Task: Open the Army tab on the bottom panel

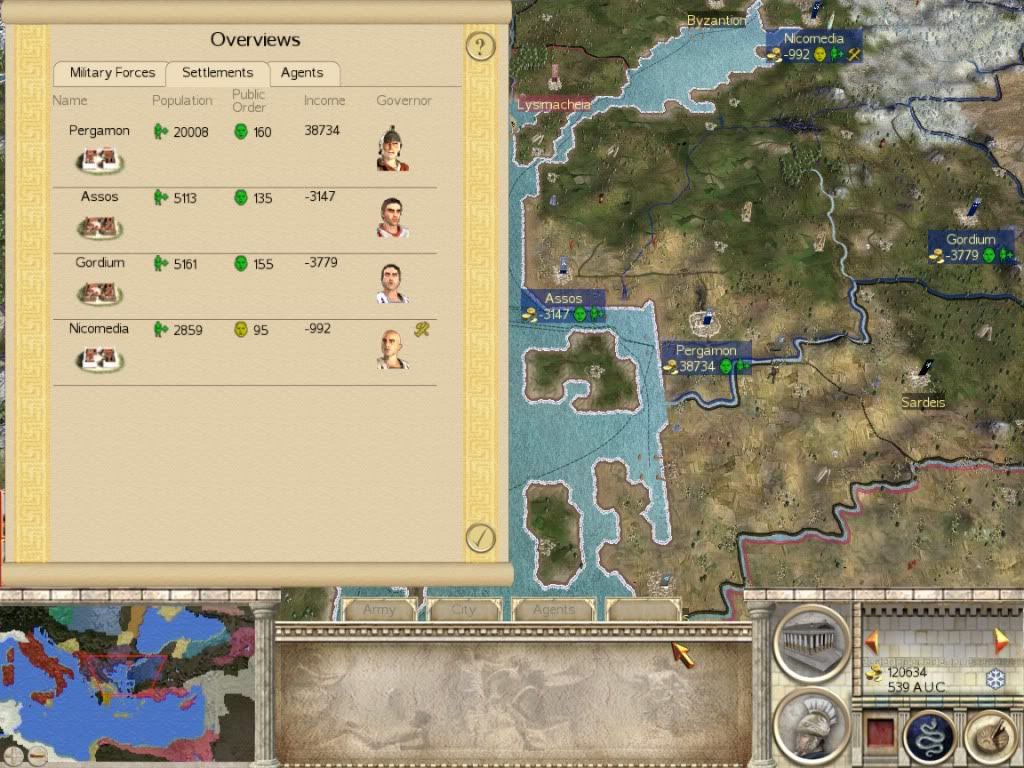Action: [380, 610]
